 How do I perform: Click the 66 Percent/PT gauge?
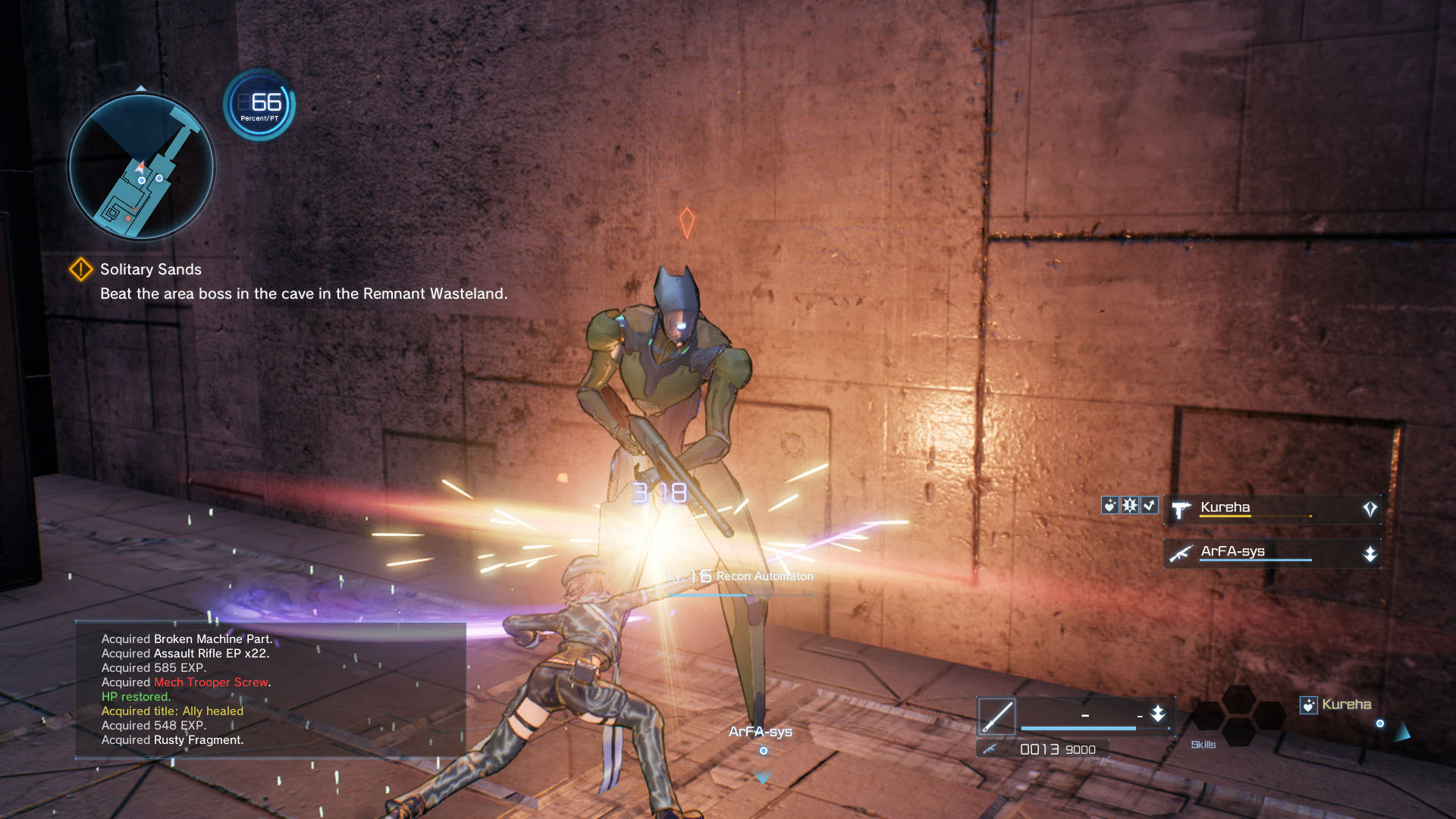259,105
